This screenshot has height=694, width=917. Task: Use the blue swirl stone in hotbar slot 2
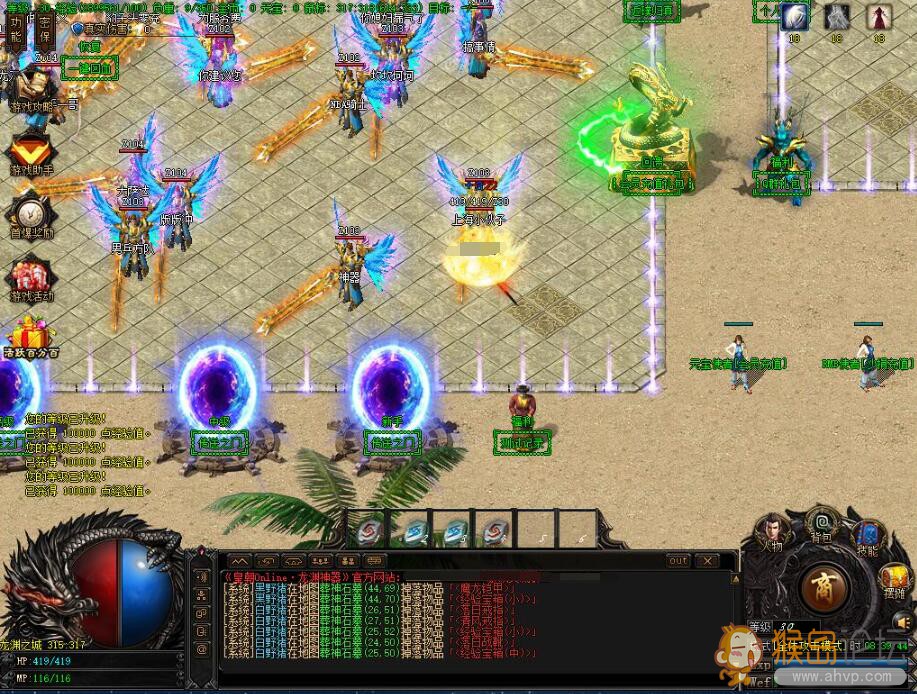click(412, 530)
